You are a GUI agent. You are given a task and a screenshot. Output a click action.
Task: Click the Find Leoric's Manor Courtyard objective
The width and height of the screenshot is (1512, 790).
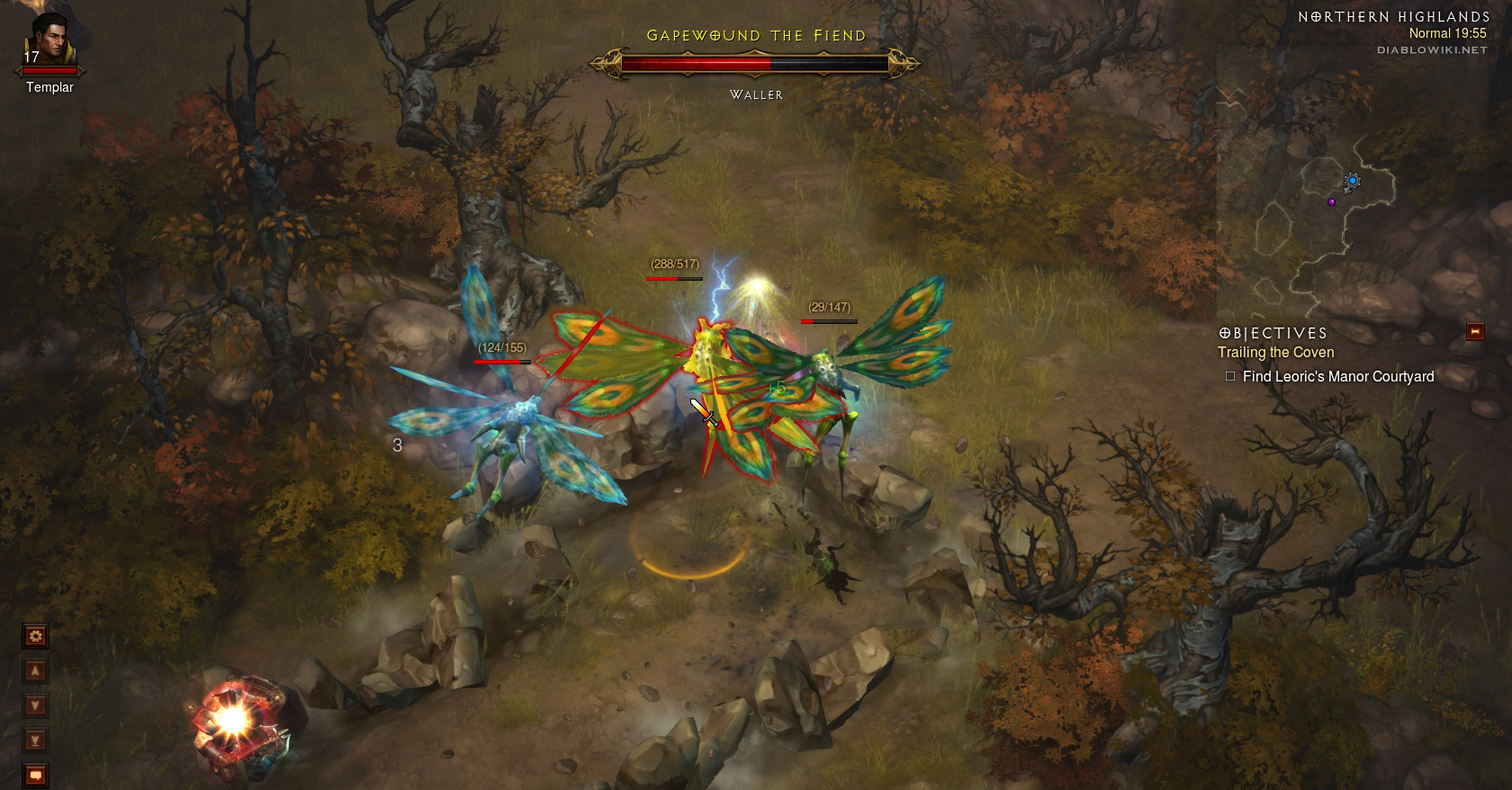(x=1337, y=377)
